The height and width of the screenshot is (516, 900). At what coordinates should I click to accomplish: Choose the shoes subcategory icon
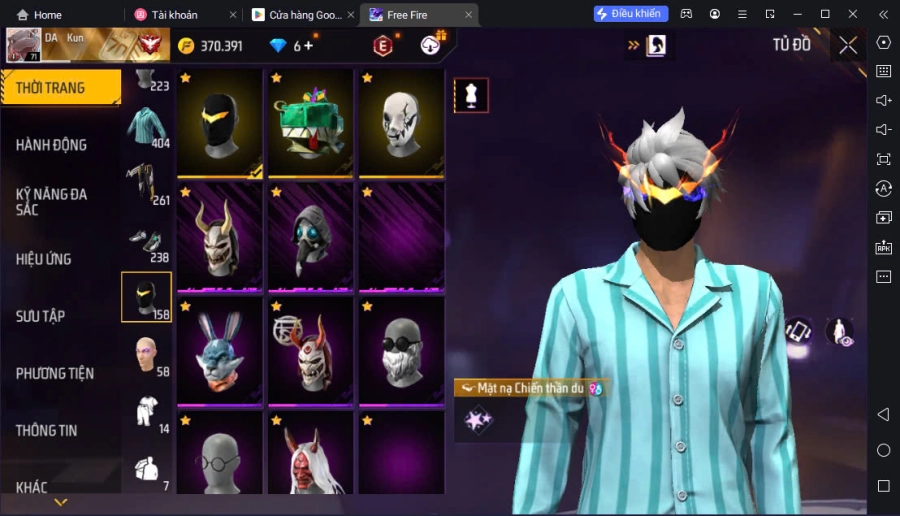pyautogui.click(x=146, y=243)
